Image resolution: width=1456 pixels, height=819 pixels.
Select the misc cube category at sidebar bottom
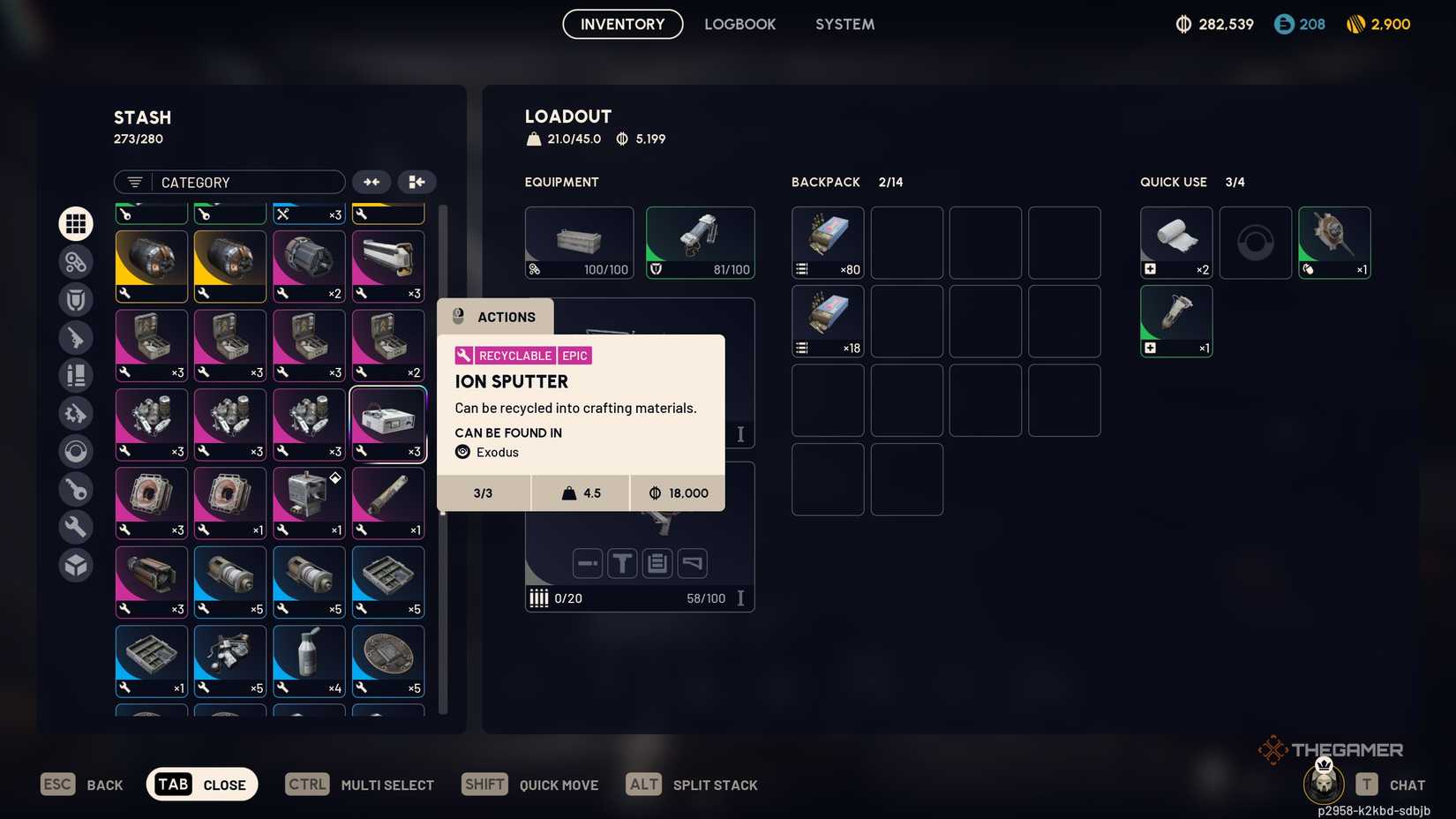point(76,565)
